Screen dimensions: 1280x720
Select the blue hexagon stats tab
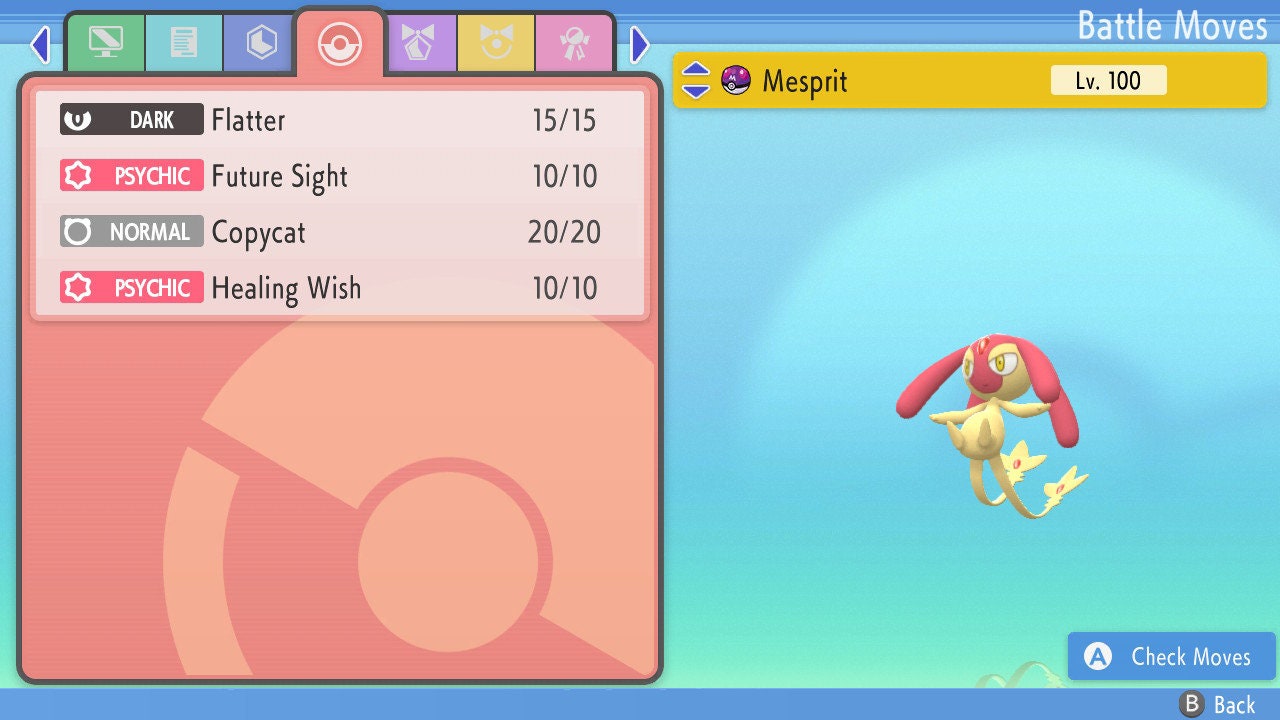coord(261,44)
